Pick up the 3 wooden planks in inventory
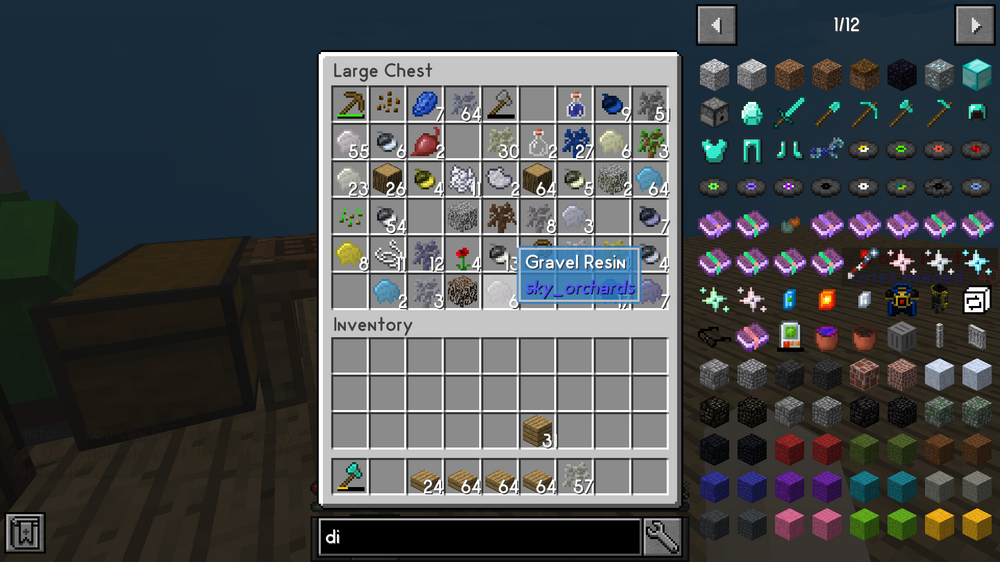The image size is (1000, 562). [537, 430]
